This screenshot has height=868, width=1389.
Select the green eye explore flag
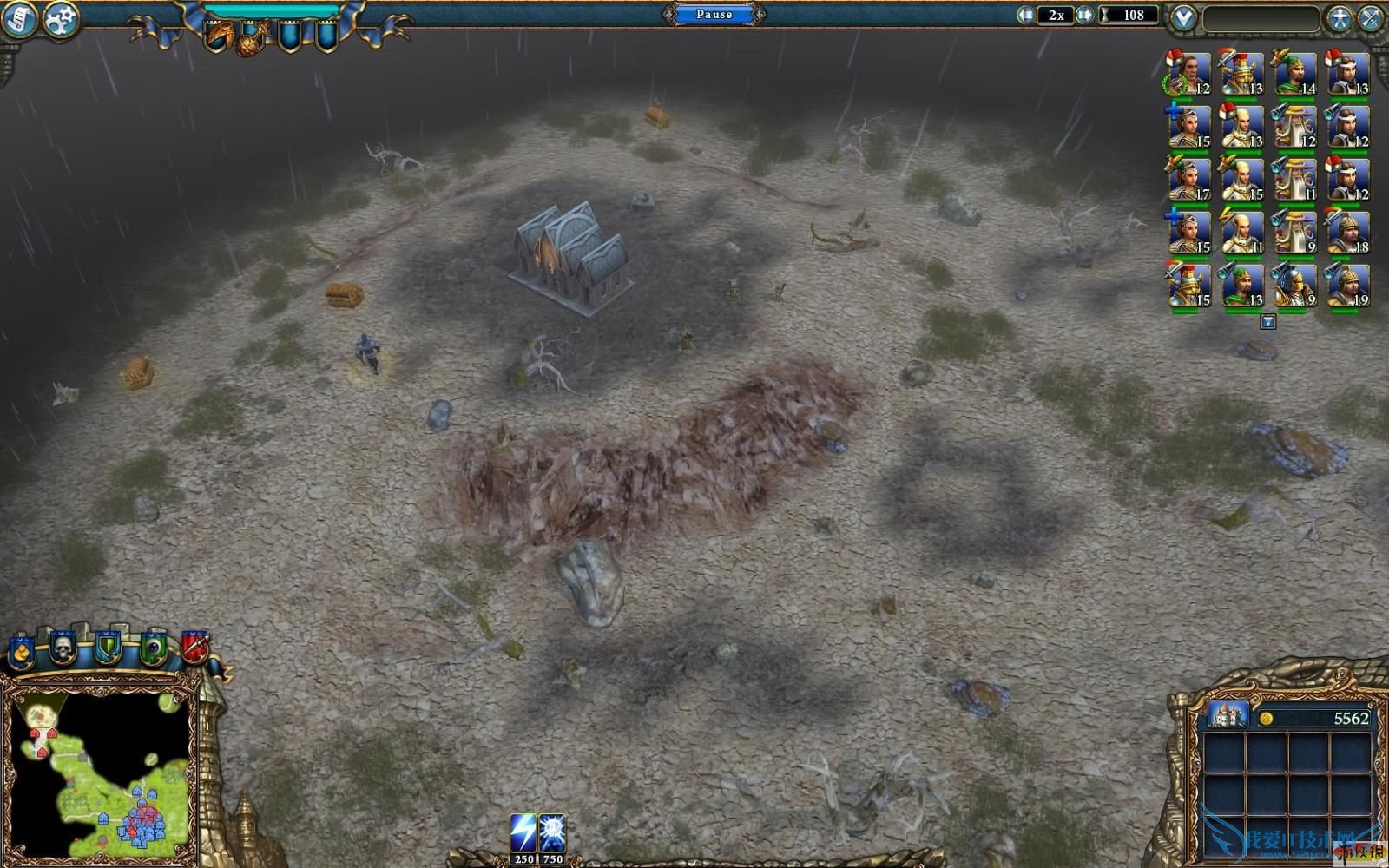point(153,648)
